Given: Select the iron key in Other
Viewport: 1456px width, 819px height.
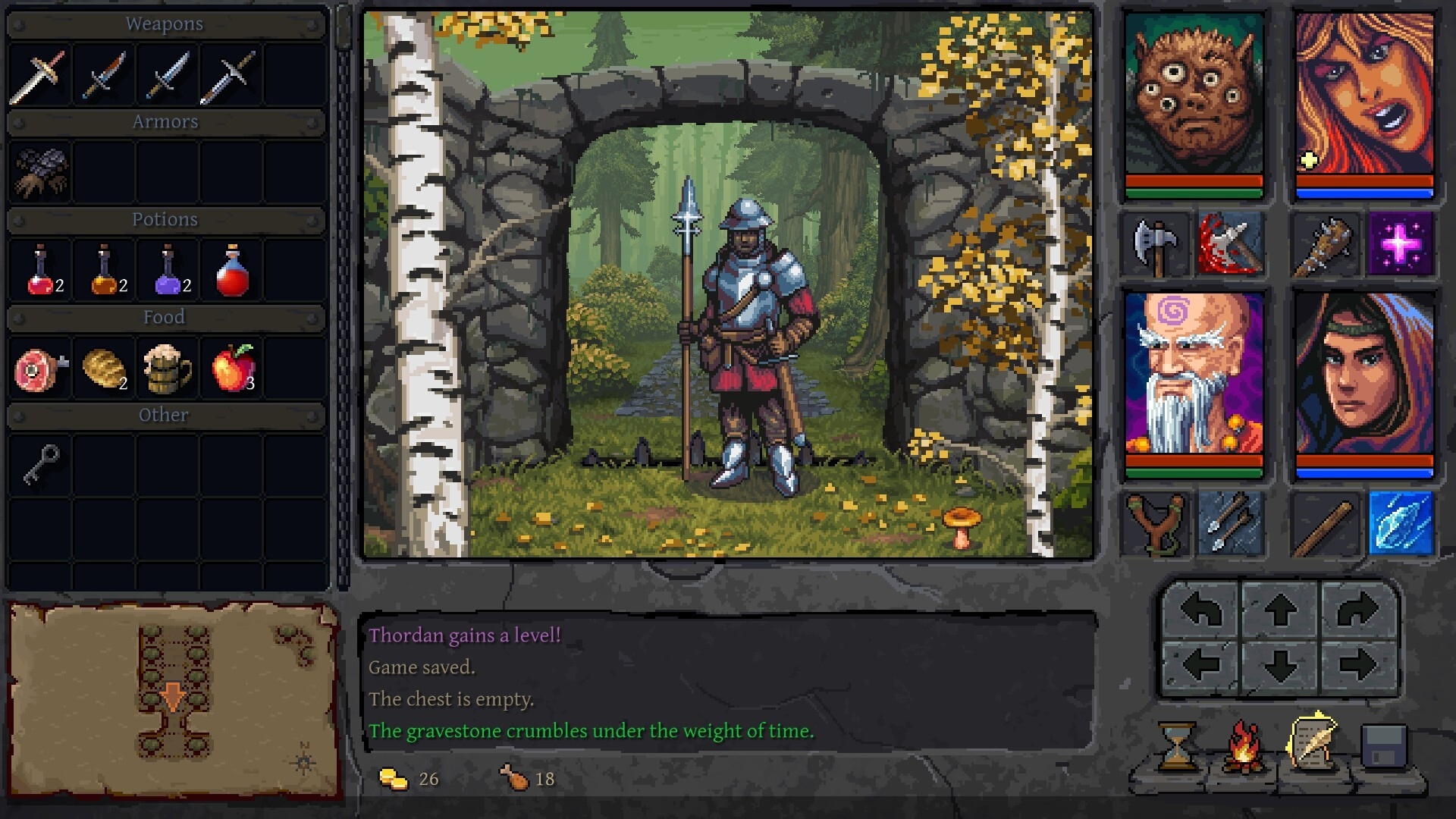Looking at the screenshot, I should [41, 464].
